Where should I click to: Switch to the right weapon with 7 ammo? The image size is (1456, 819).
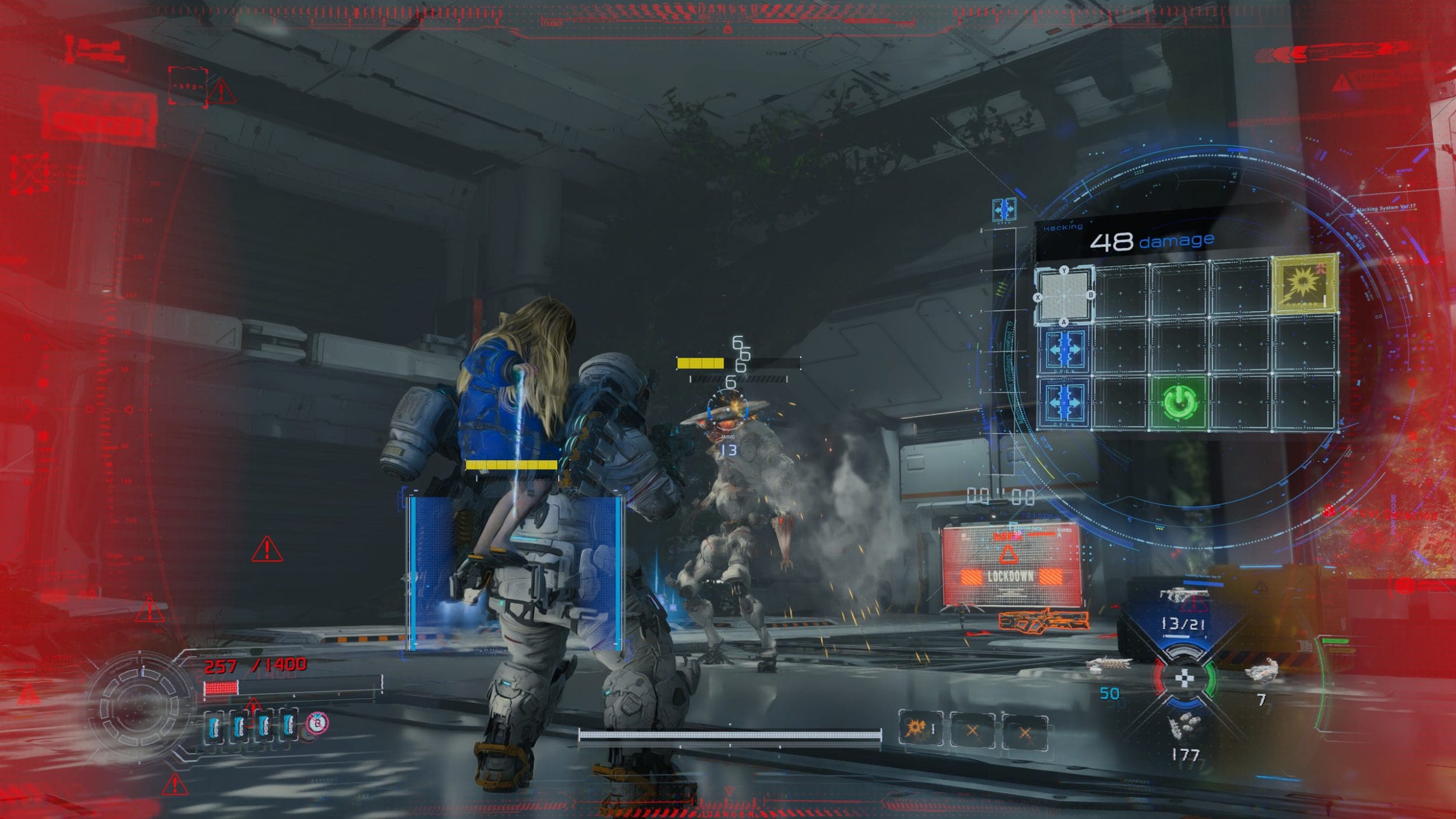click(x=1260, y=670)
